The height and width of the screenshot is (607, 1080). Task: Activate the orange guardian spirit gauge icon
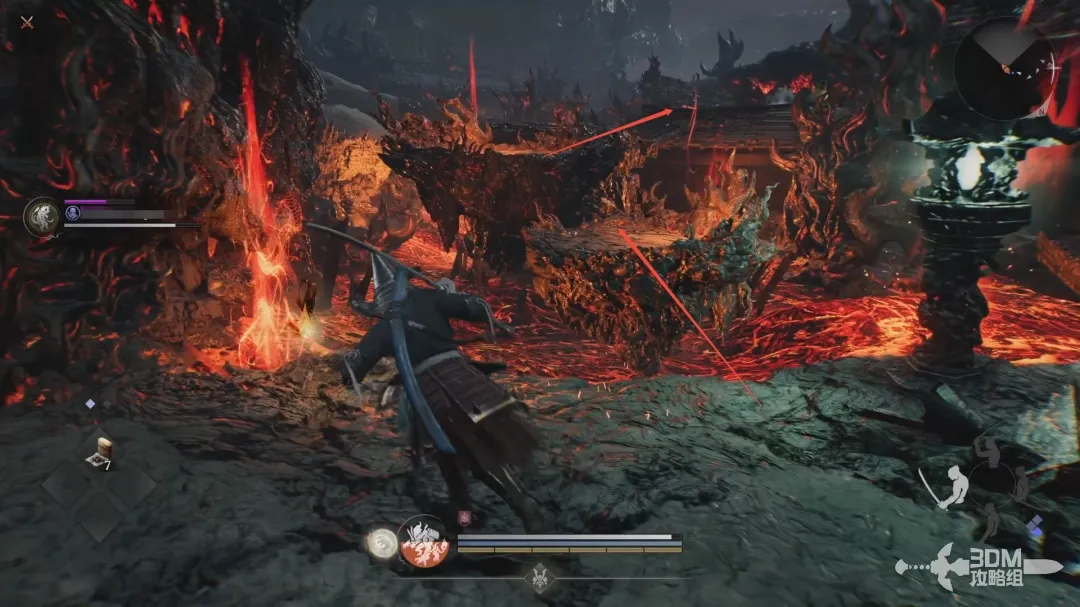[421, 542]
